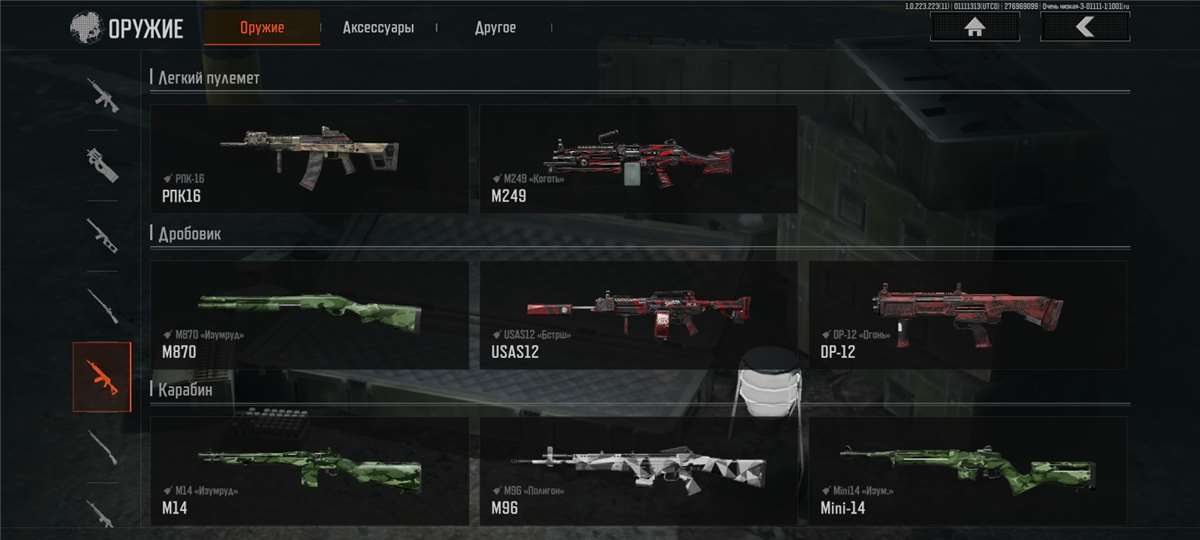
Task: Open the Другое tab
Action: pos(495,28)
